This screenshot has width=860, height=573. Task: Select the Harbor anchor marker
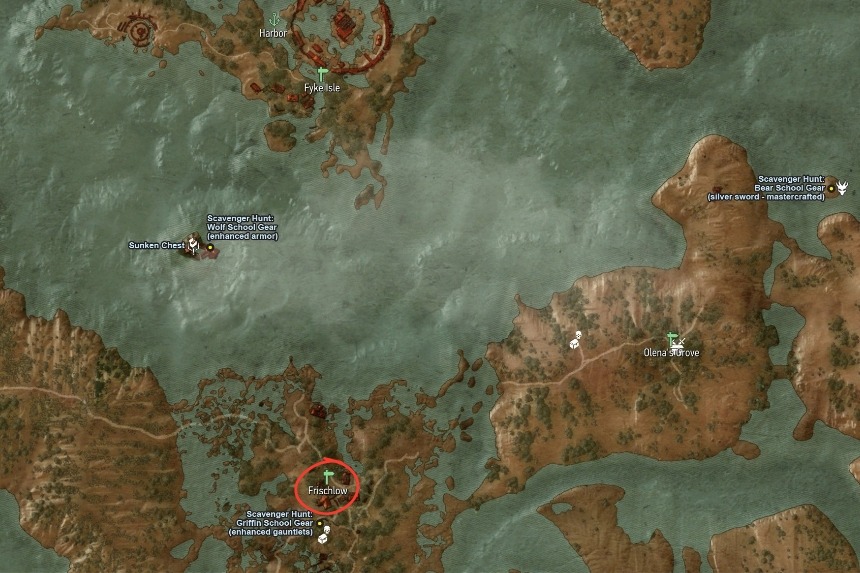pyautogui.click(x=273, y=19)
